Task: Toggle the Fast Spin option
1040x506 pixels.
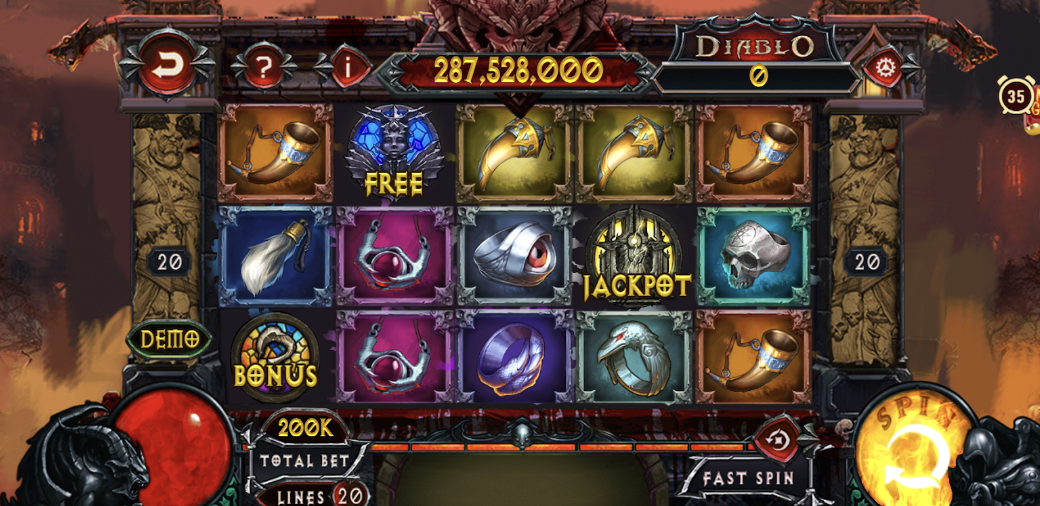Action: [x=747, y=477]
